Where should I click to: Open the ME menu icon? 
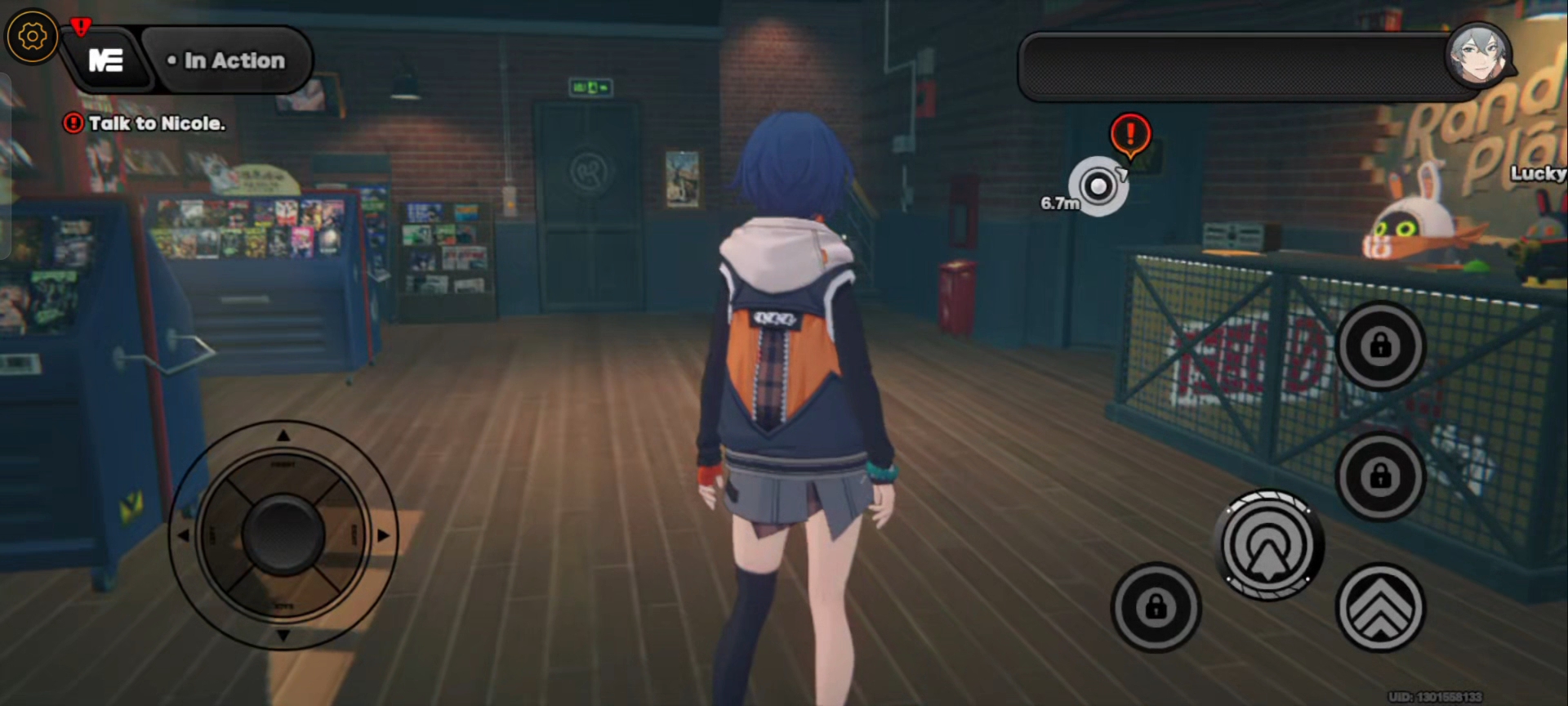pyautogui.click(x=107, y=60)
